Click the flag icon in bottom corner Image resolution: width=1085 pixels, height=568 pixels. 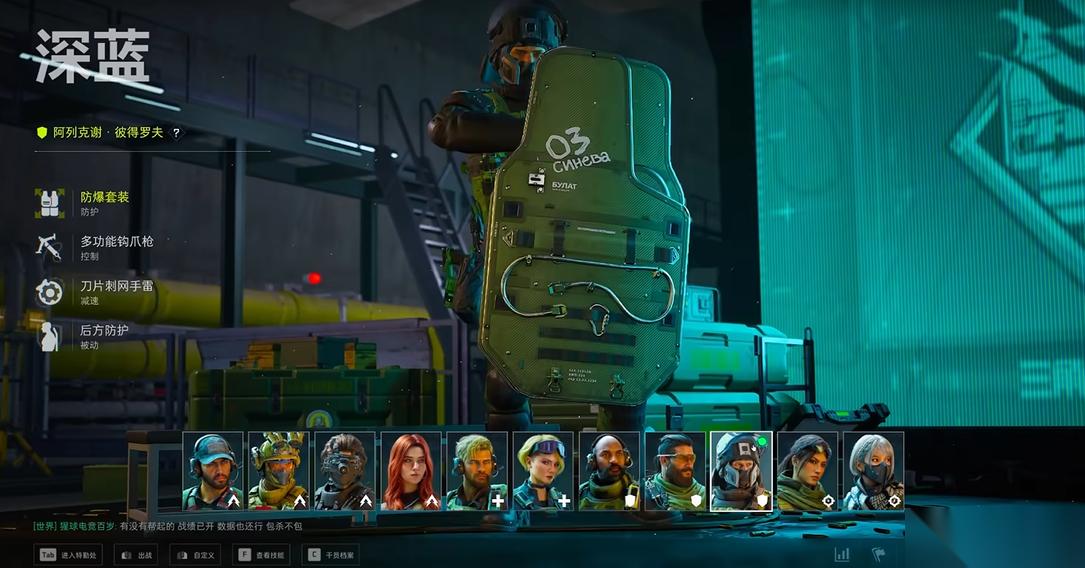(x=878, y=554)
